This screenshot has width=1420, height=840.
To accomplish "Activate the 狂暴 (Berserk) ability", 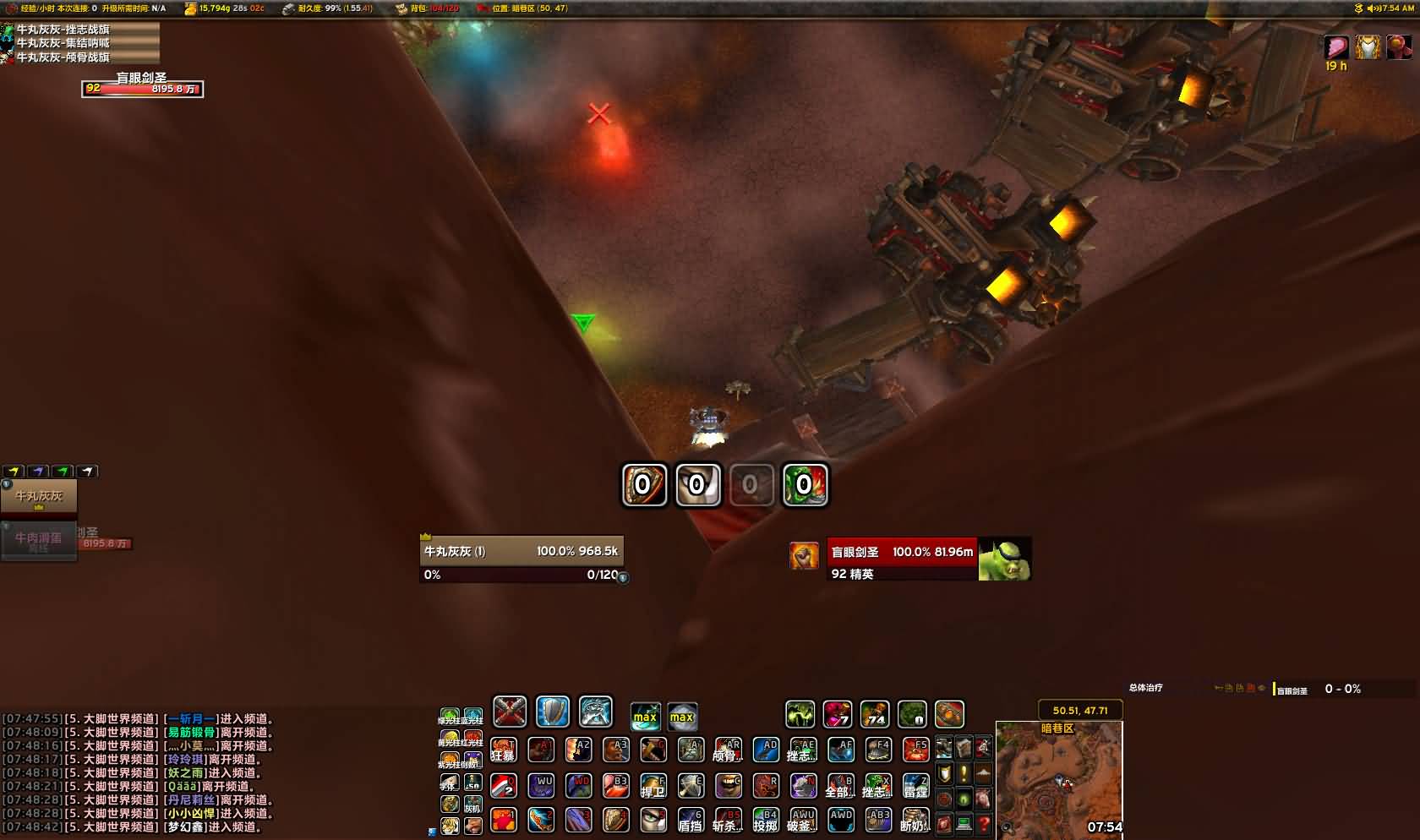I will [503, 750].
